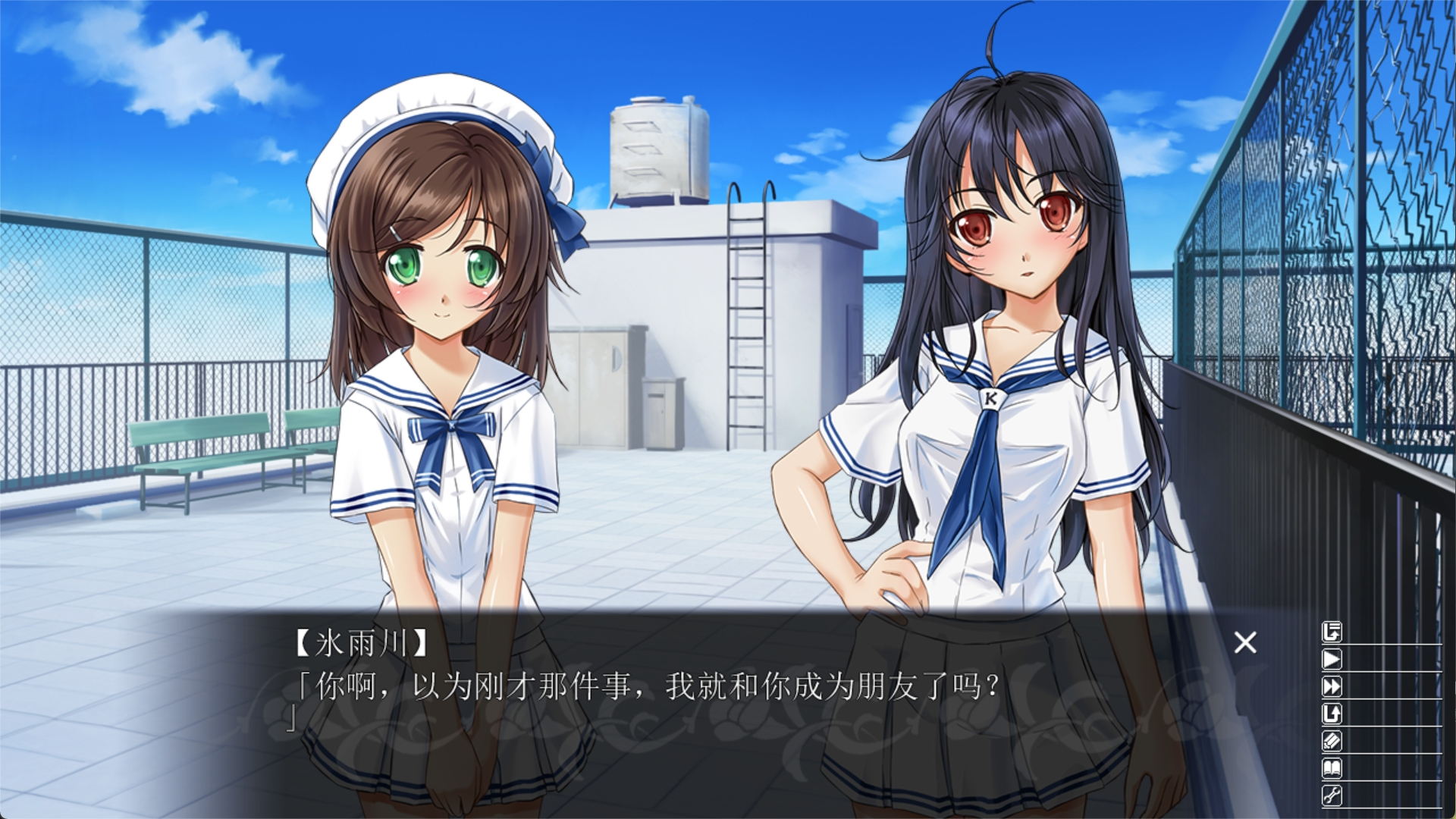Open the load menu via the open-book icon
Image resolution: width=1456 pixels, height=819 pixels.
tap(1332, 768)
